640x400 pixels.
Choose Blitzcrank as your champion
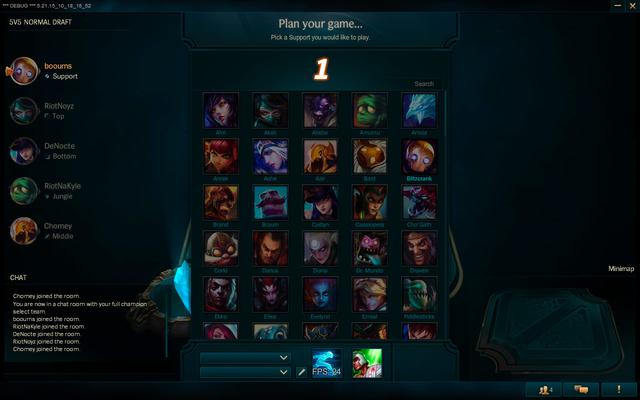420,156
